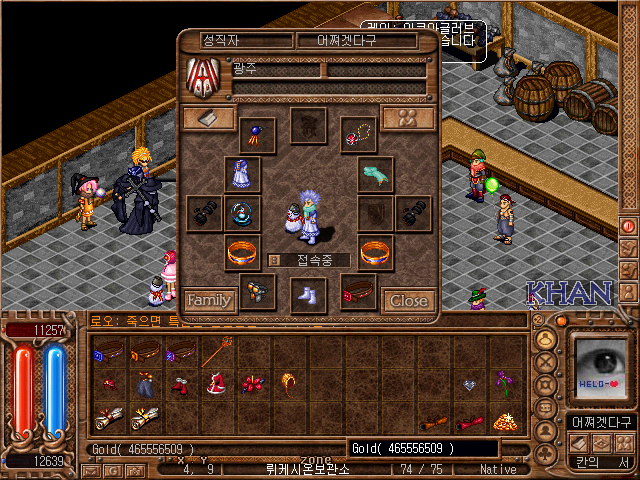The width and height of the screenshot is (640, 480).
Task: Select the blue orb earring slot
Action: click(257, 134)
